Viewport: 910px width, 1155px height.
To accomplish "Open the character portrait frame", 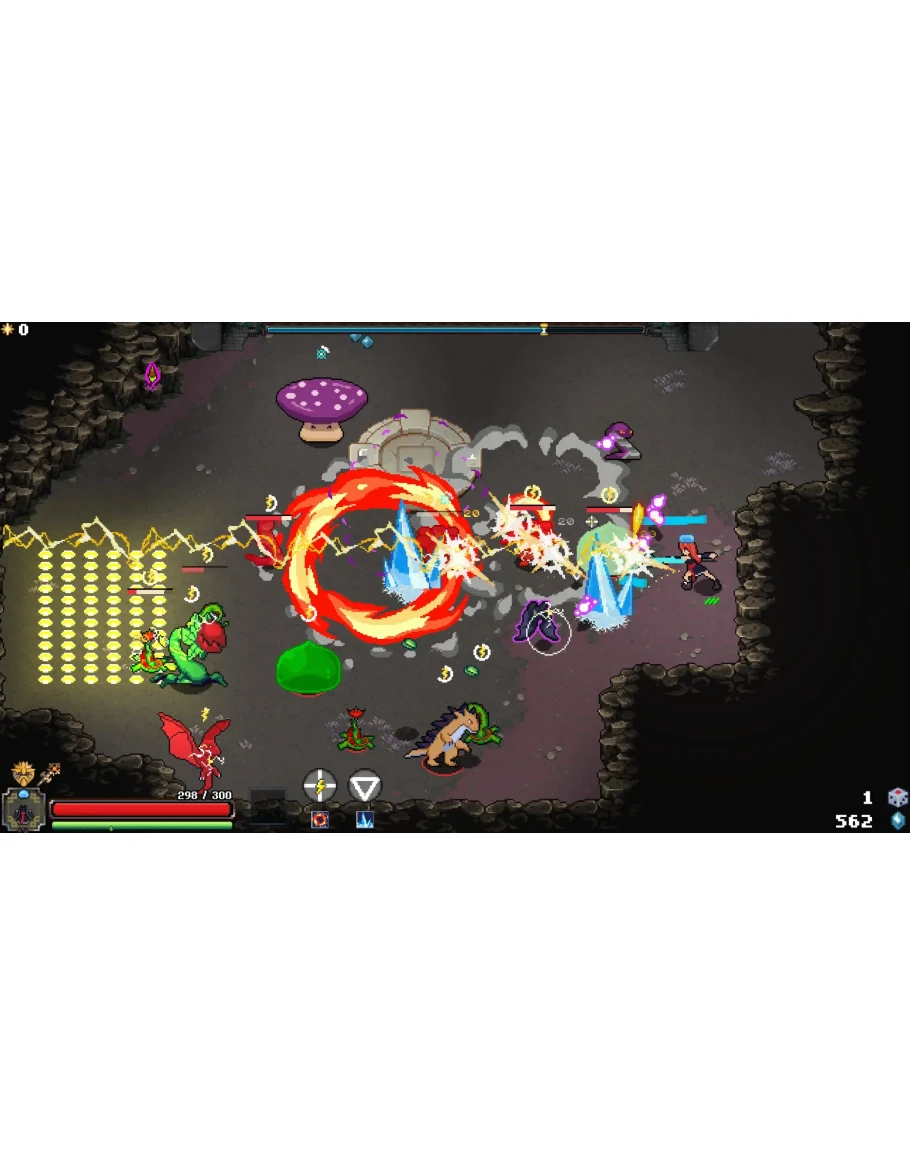I will point(22,811).
